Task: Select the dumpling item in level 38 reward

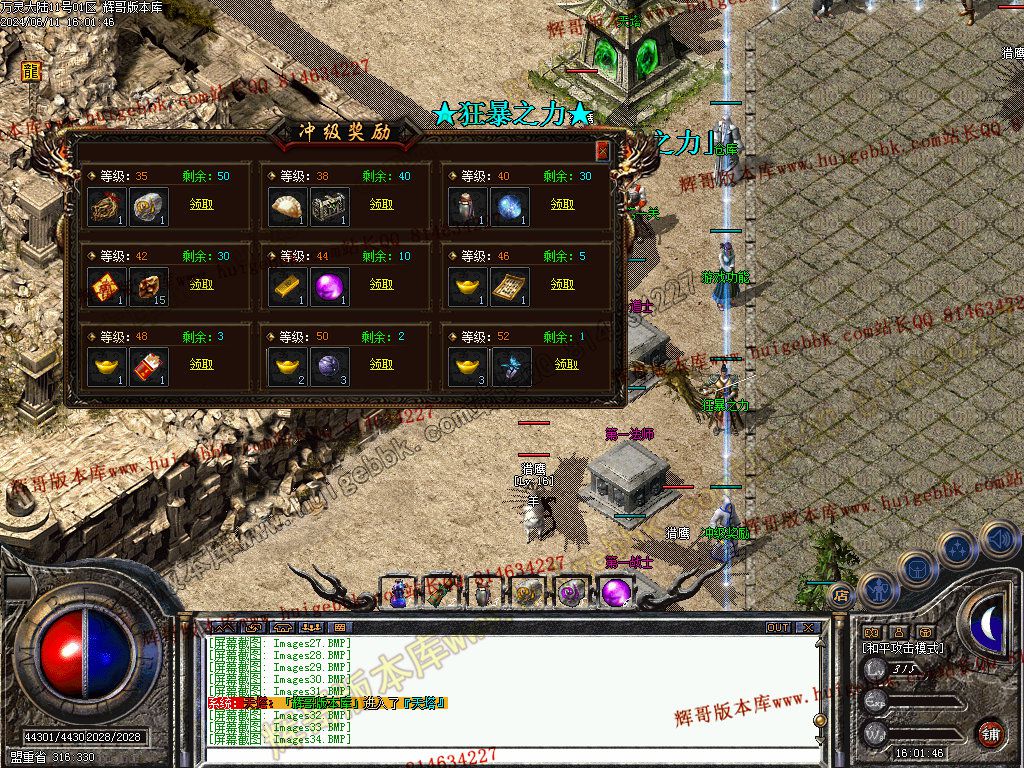Action: coord(289,206)
